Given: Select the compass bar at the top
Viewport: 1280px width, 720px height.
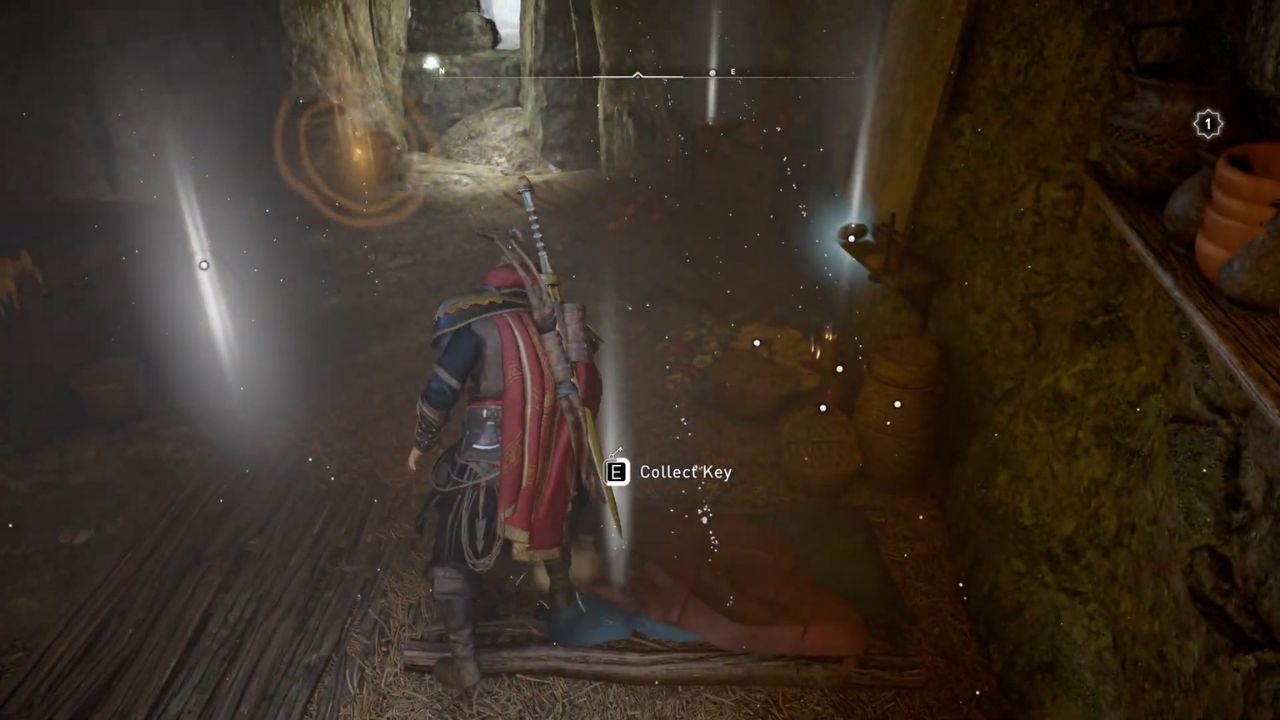Looking at the screenshot, I should [640, 73].
